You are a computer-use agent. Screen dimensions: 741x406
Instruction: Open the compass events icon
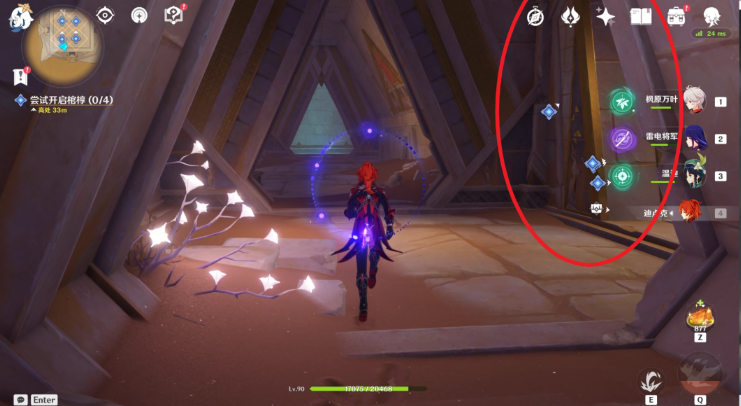pos(535,16)
